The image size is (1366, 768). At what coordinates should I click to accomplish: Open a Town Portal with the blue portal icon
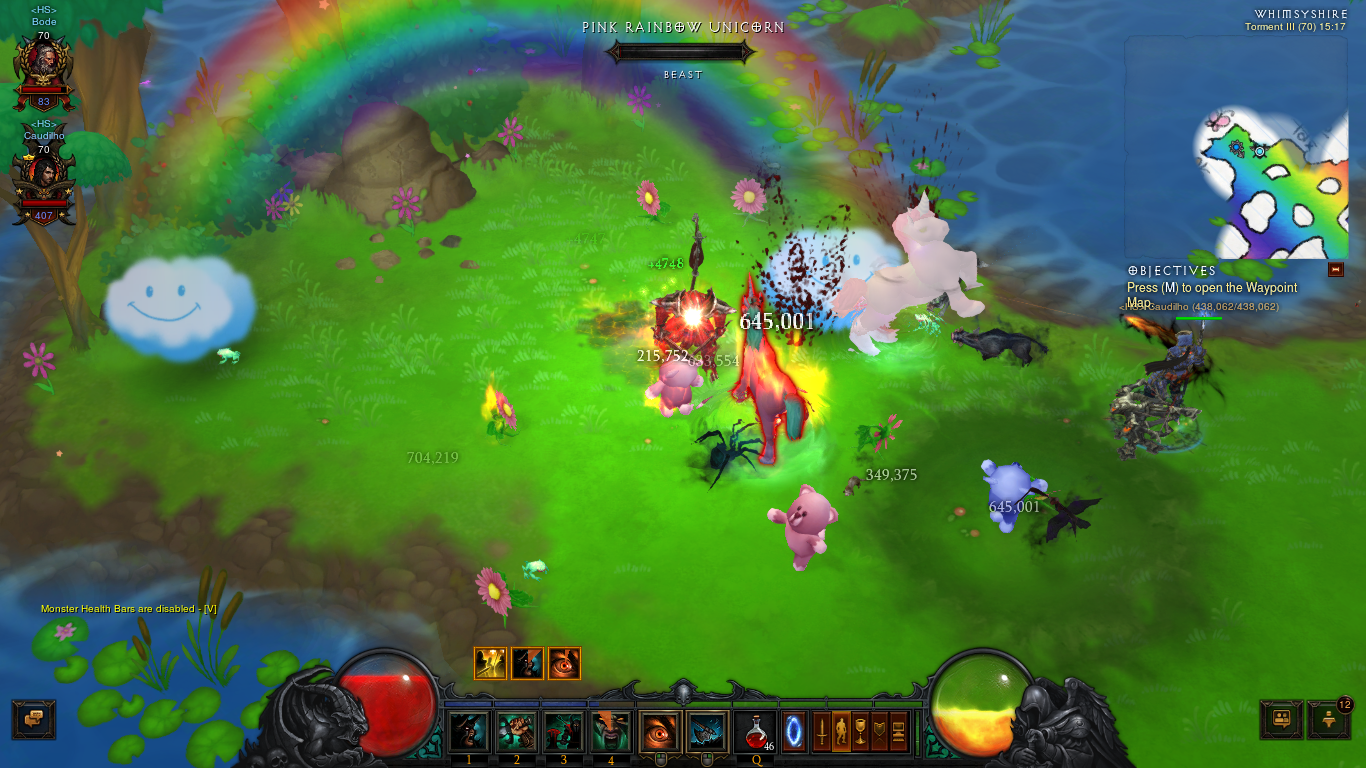[794, 731]
